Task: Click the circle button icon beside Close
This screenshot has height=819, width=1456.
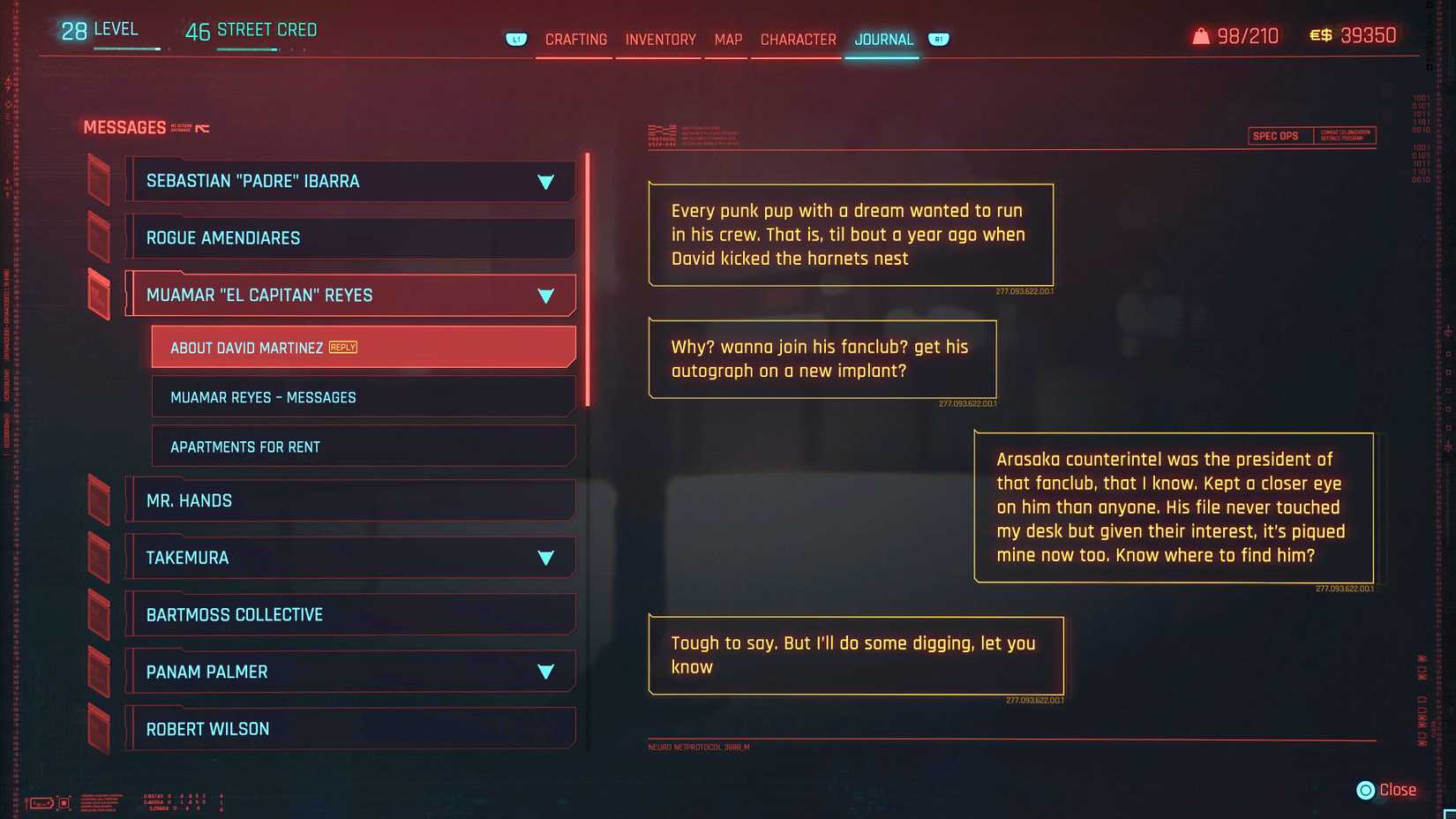Action: (1364, 790)
